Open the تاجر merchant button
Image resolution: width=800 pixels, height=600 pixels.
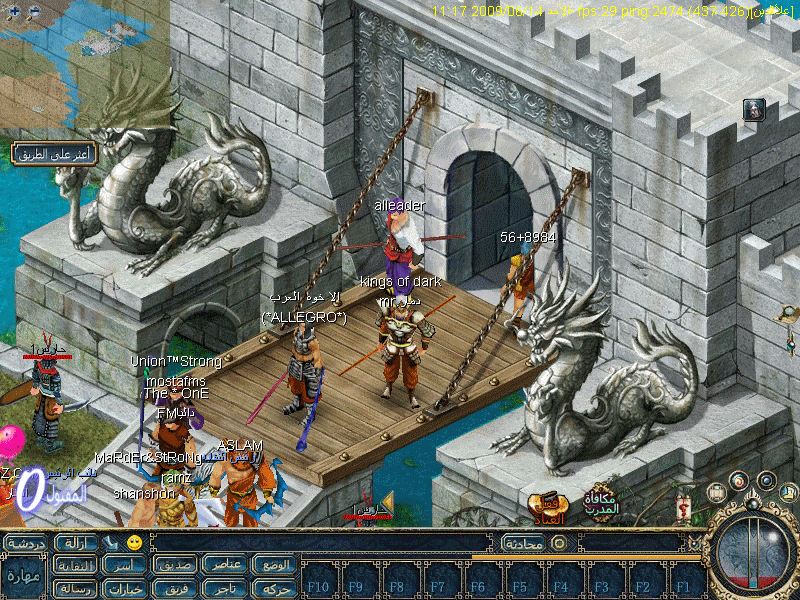tap(226, 588)
